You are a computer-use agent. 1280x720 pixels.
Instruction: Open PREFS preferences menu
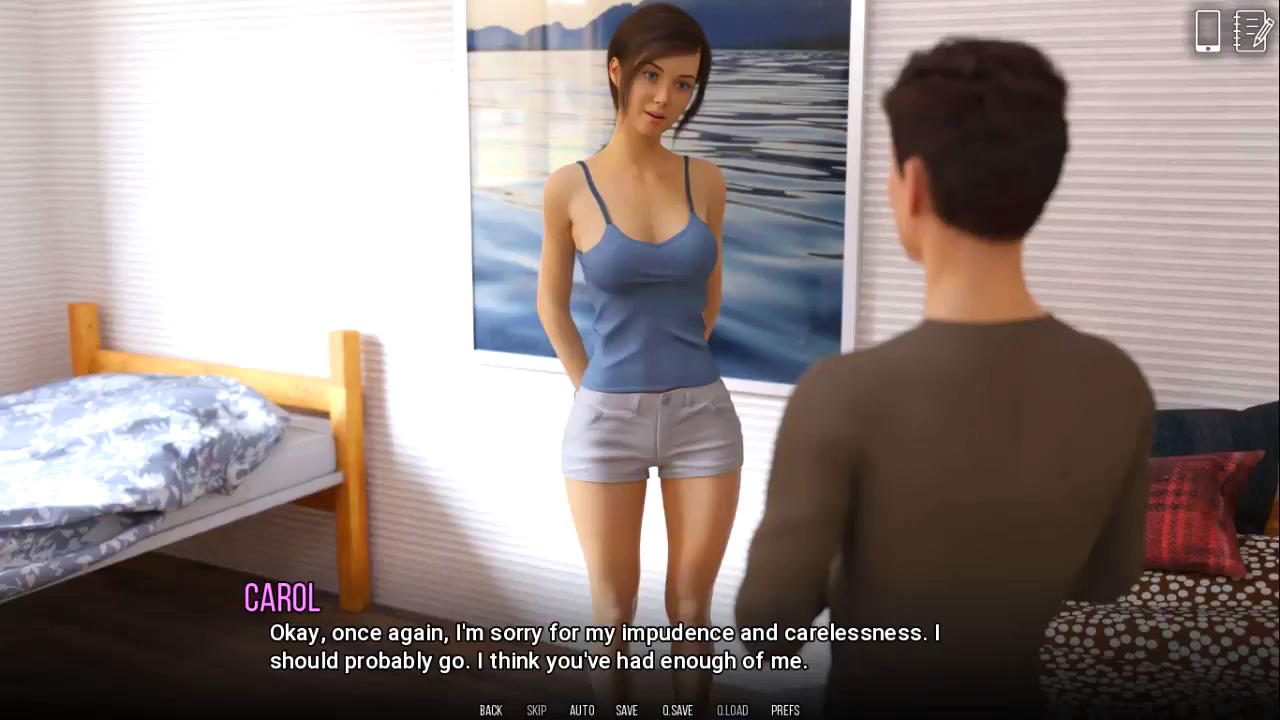click(785, 710)
